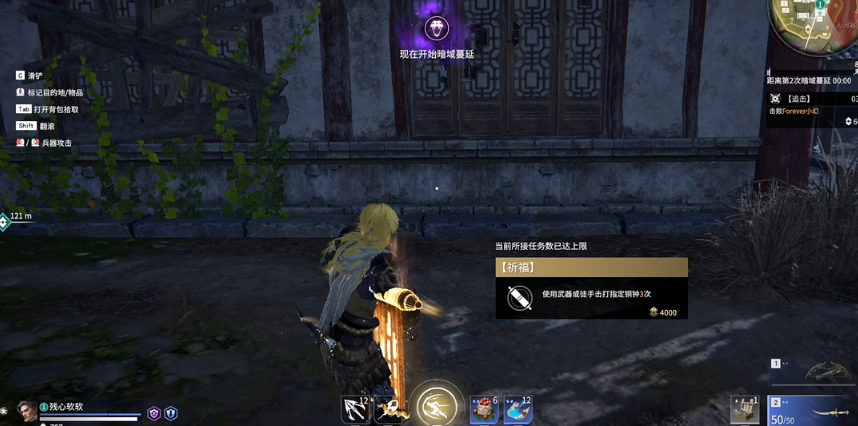Use the second hook skill slot
This screenshot has width=858, height=426.
(391, 409)
